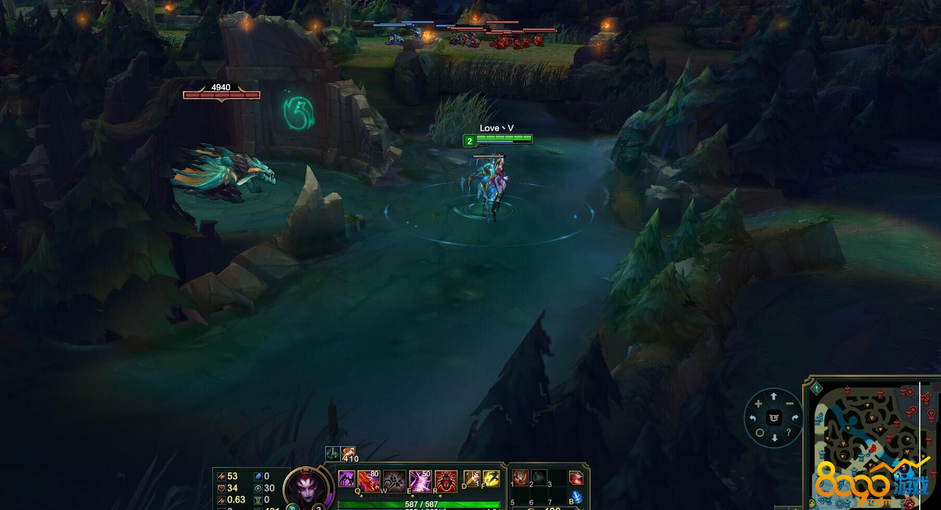This screenshot has width=941, height=510.
Task: Click the blue Recall button
Action: tap(576, 498)
